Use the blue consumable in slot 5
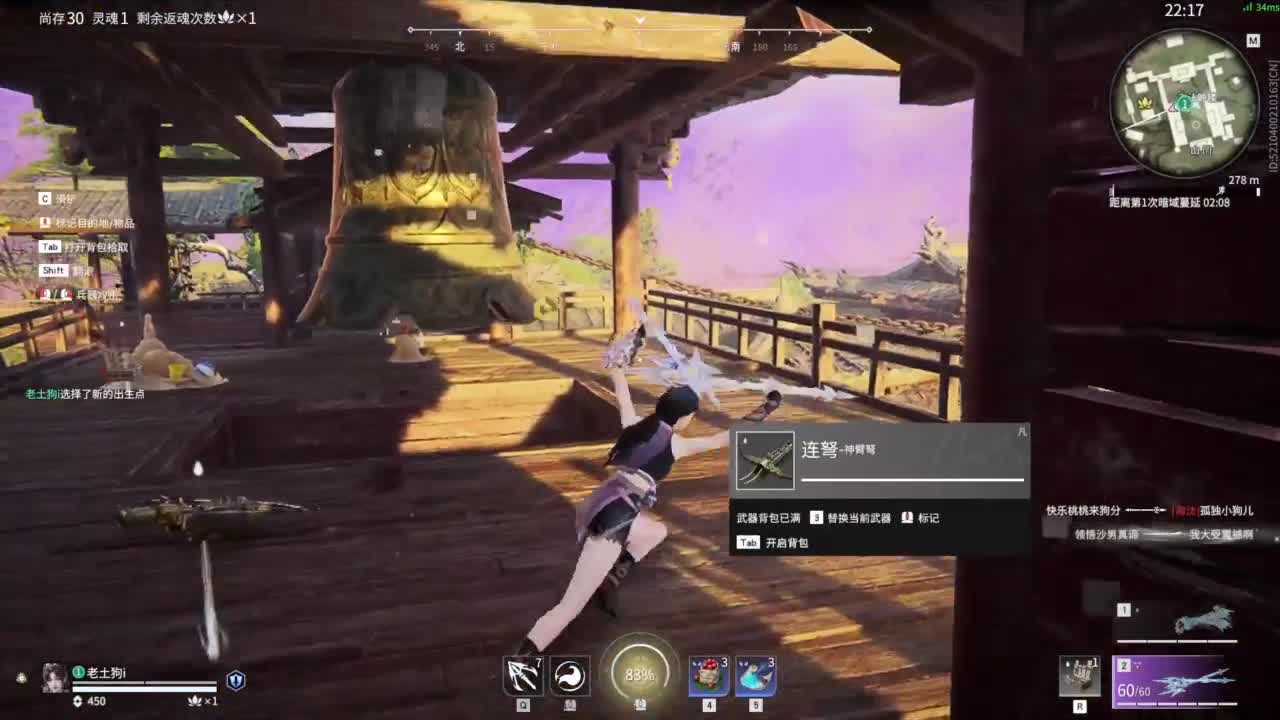Viewport: 1280px width, 720px height. [x=757, y=677]
